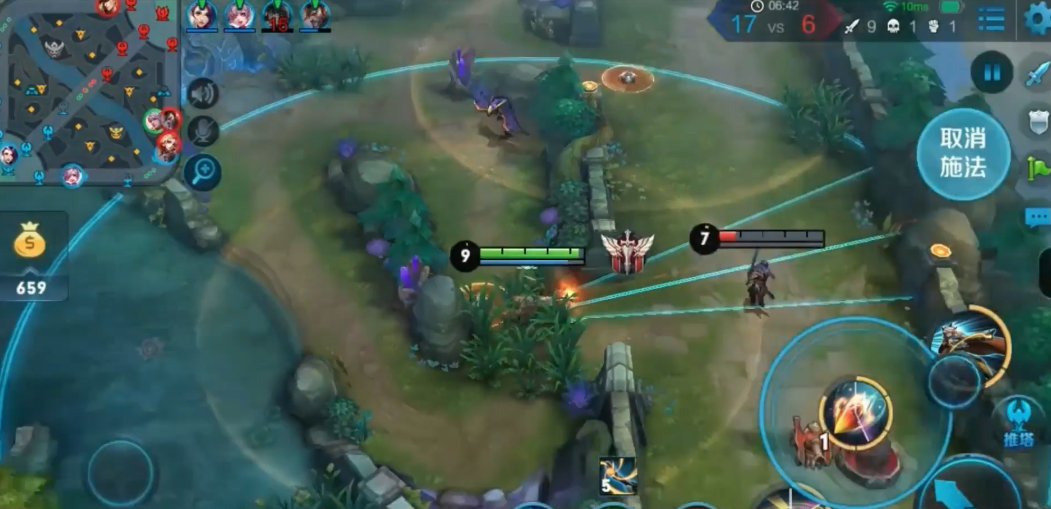Open the chat speech bubble
This screenshot has width=1051, height=509.
tap(1037, 216)
